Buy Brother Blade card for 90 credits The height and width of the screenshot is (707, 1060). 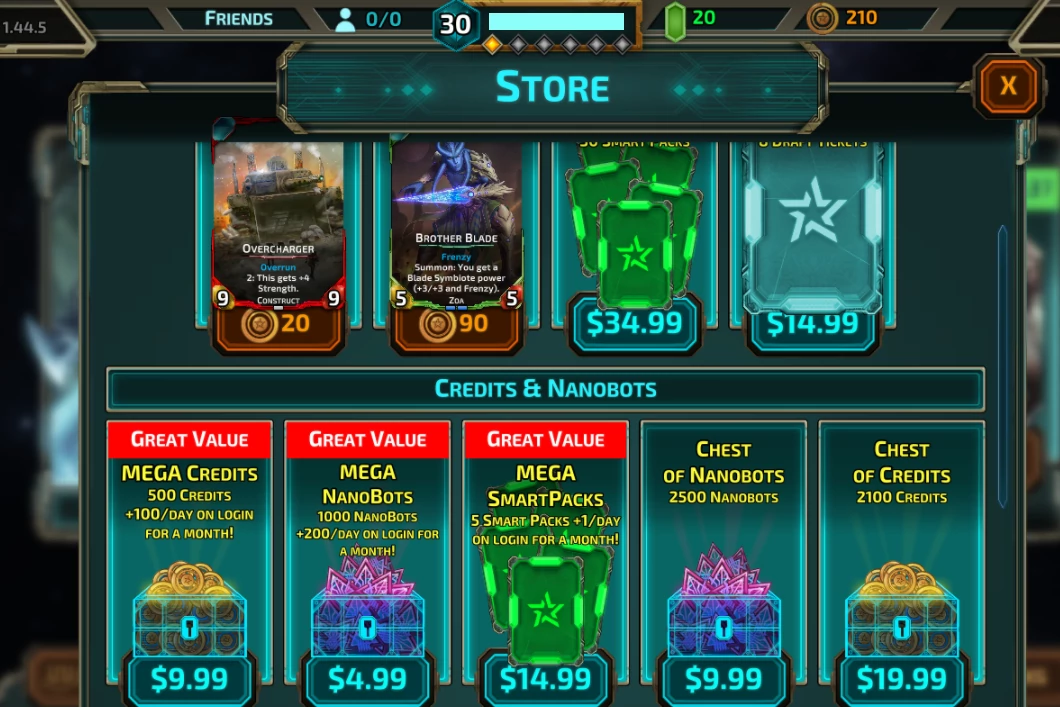click(x=457, y=324)
